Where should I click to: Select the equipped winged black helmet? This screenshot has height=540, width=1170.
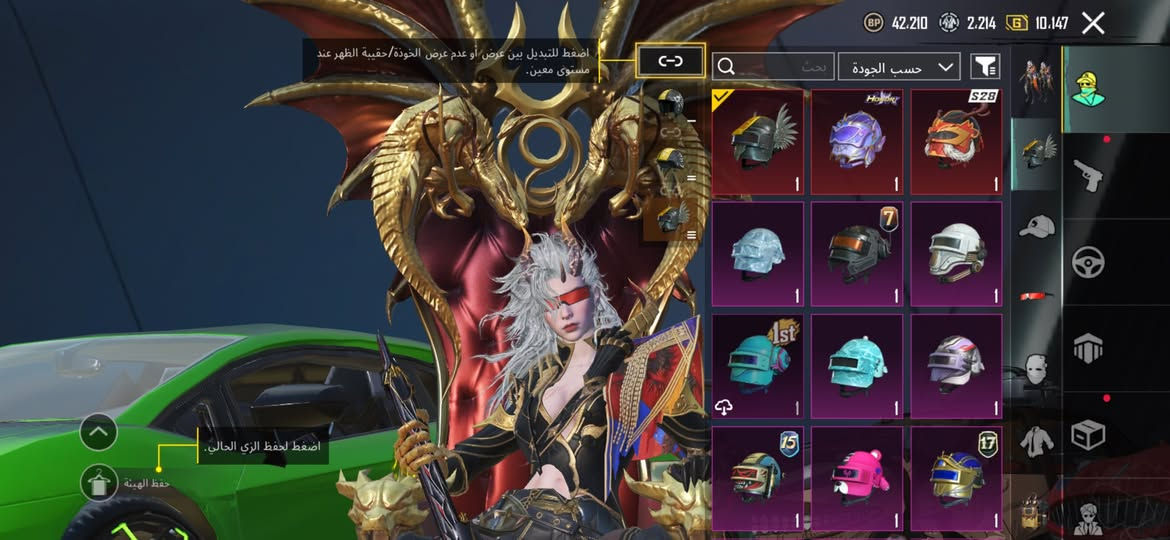click(758, 142)
